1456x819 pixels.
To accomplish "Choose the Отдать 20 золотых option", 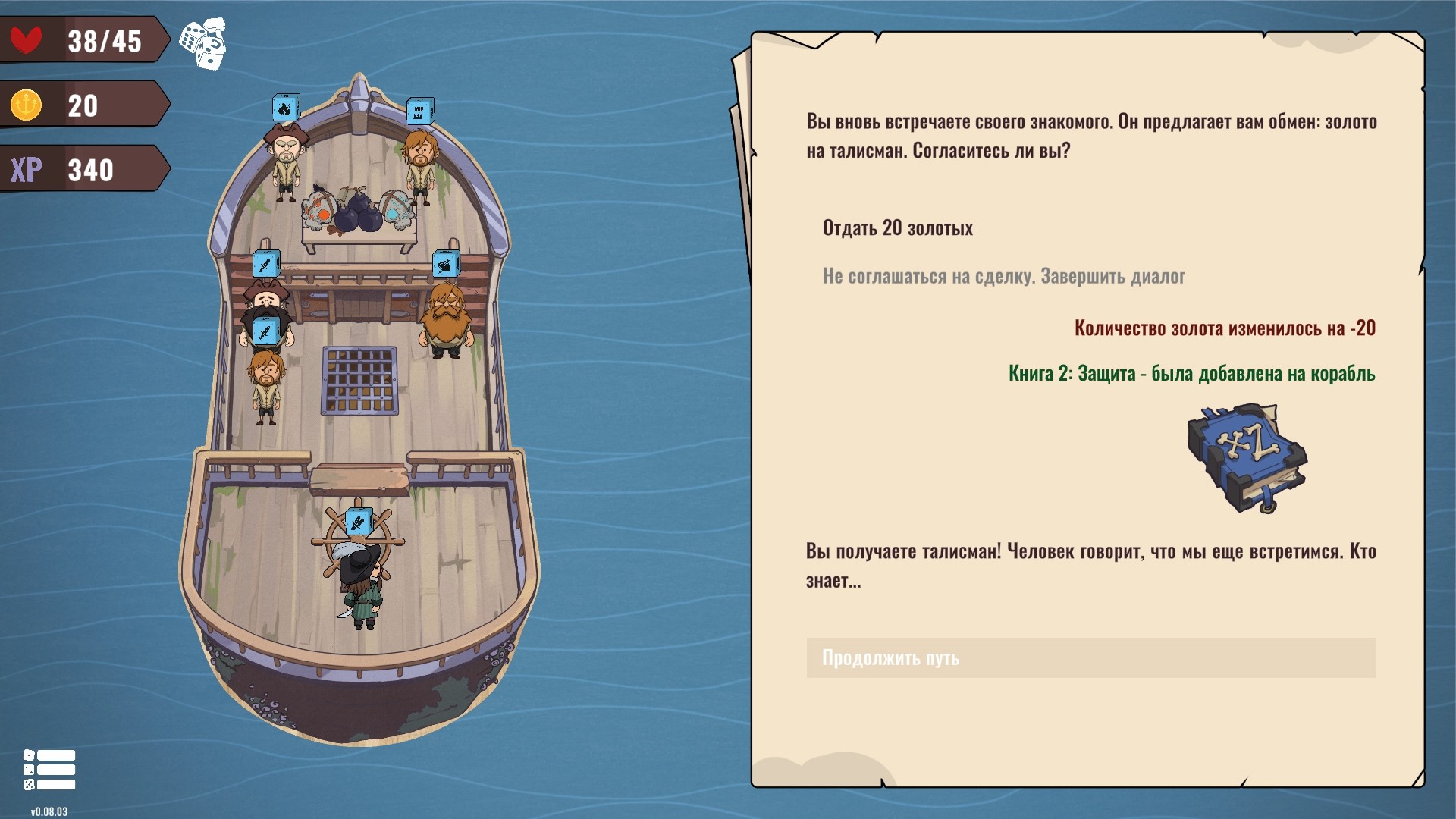I will pos(897,228).
